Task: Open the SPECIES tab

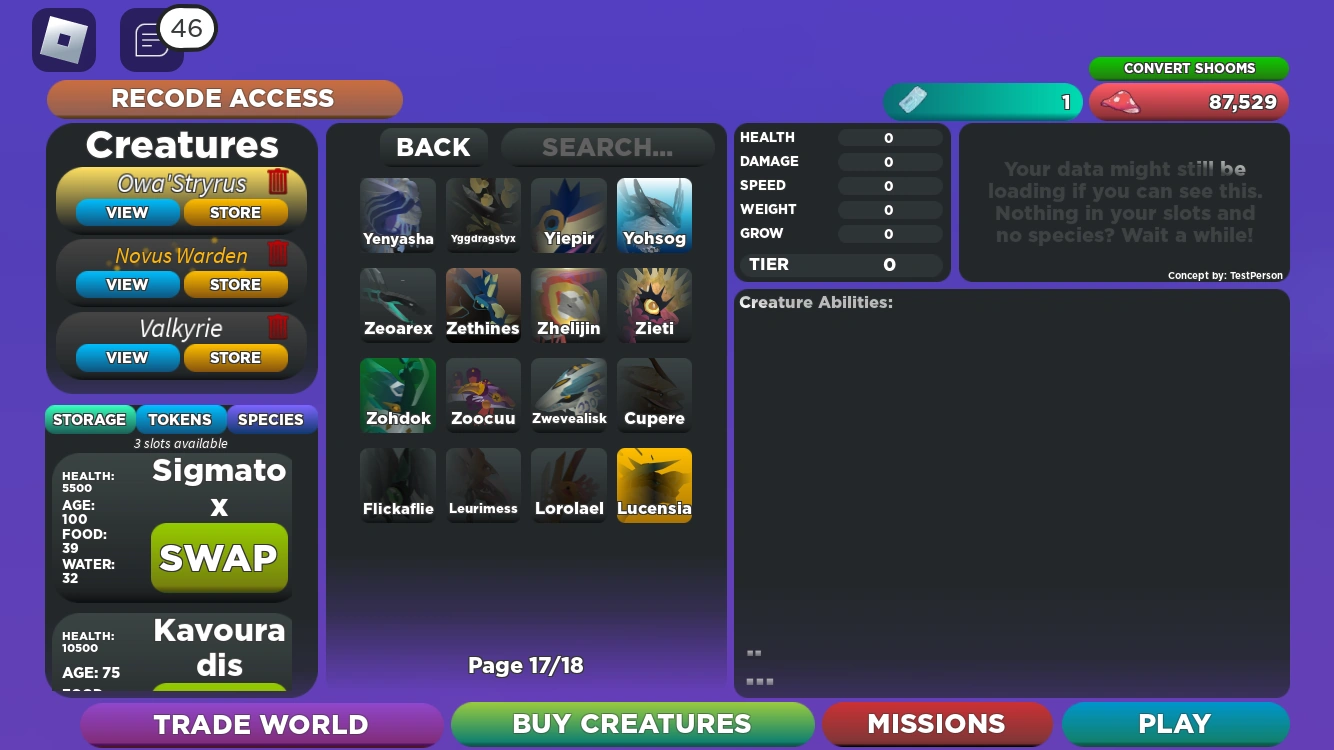Action: (x=271, y=419)
